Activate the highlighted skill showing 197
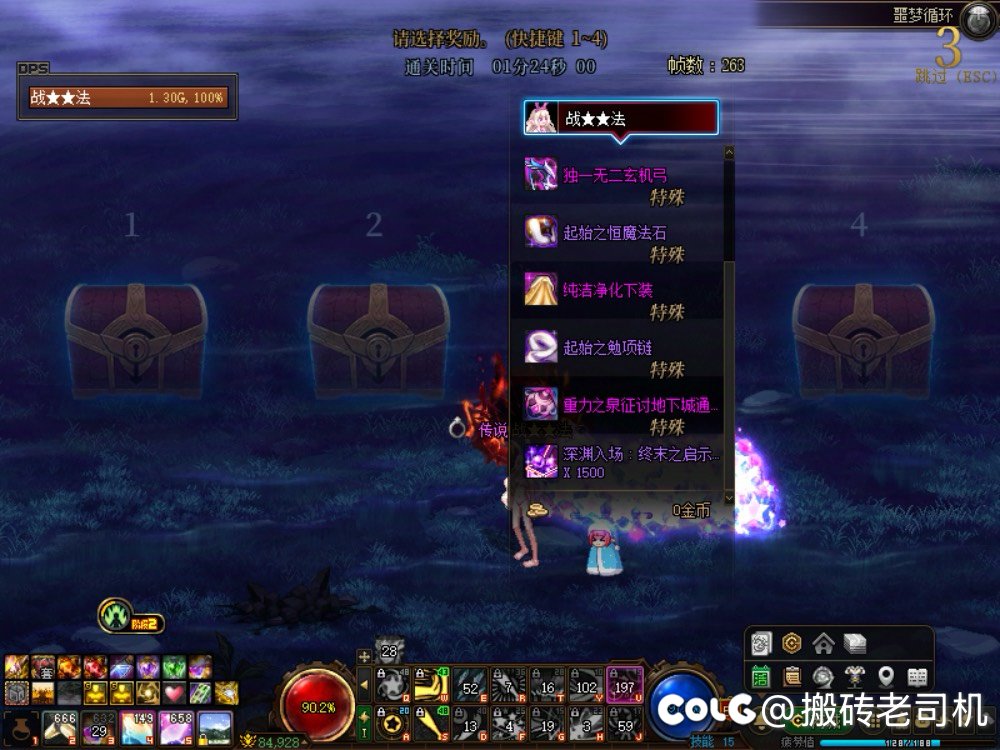 point(625,685)
